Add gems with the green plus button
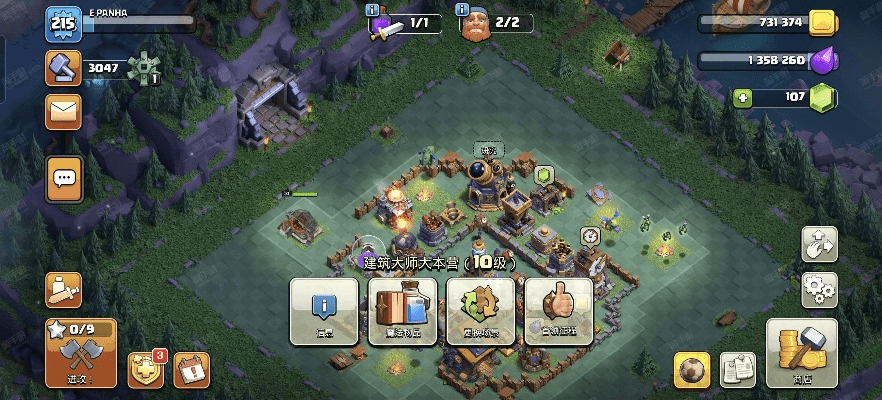Viewport: 882px width, 400px height. [742, 98]
